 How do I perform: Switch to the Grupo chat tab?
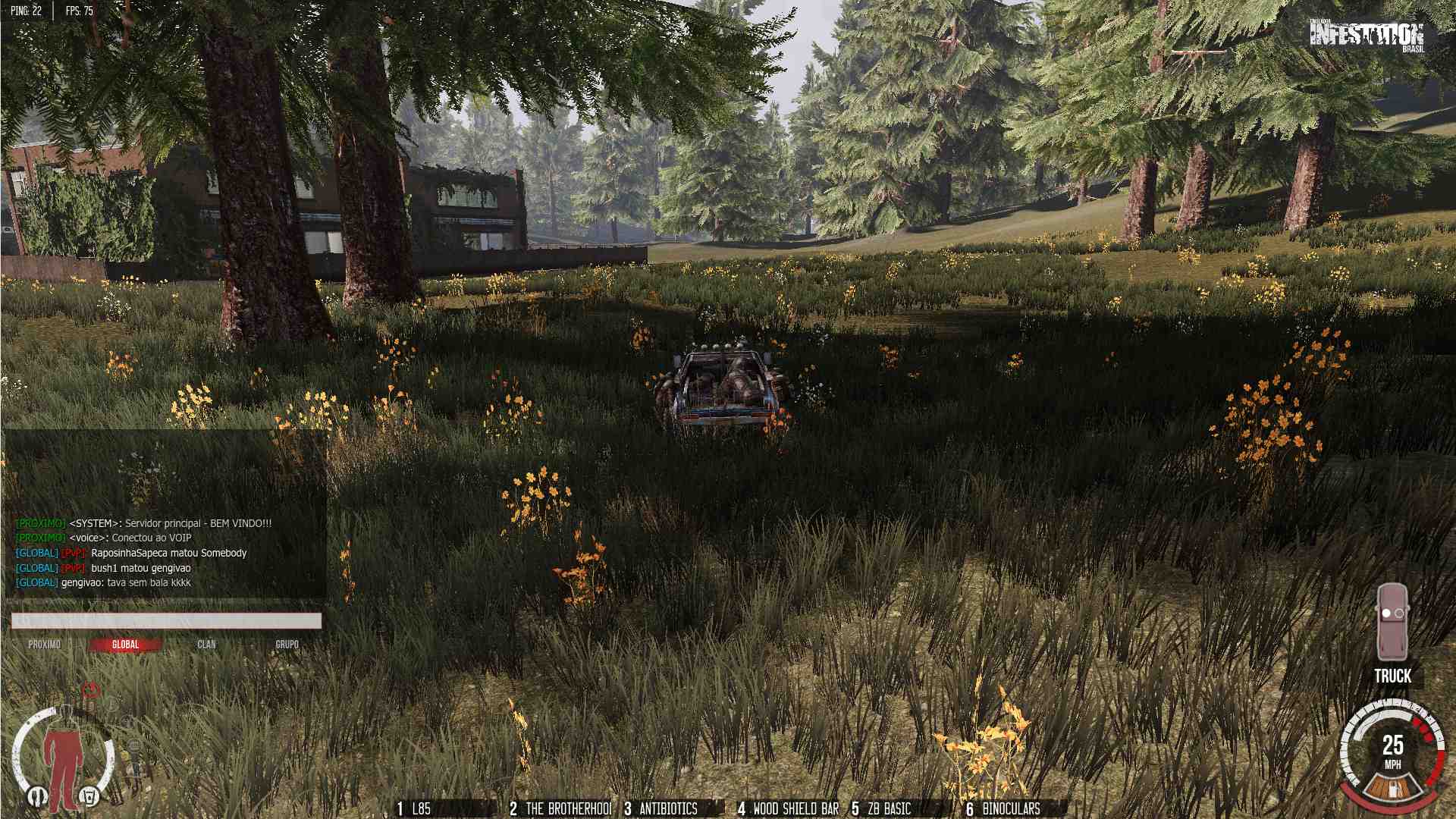(x=287, y=645)
